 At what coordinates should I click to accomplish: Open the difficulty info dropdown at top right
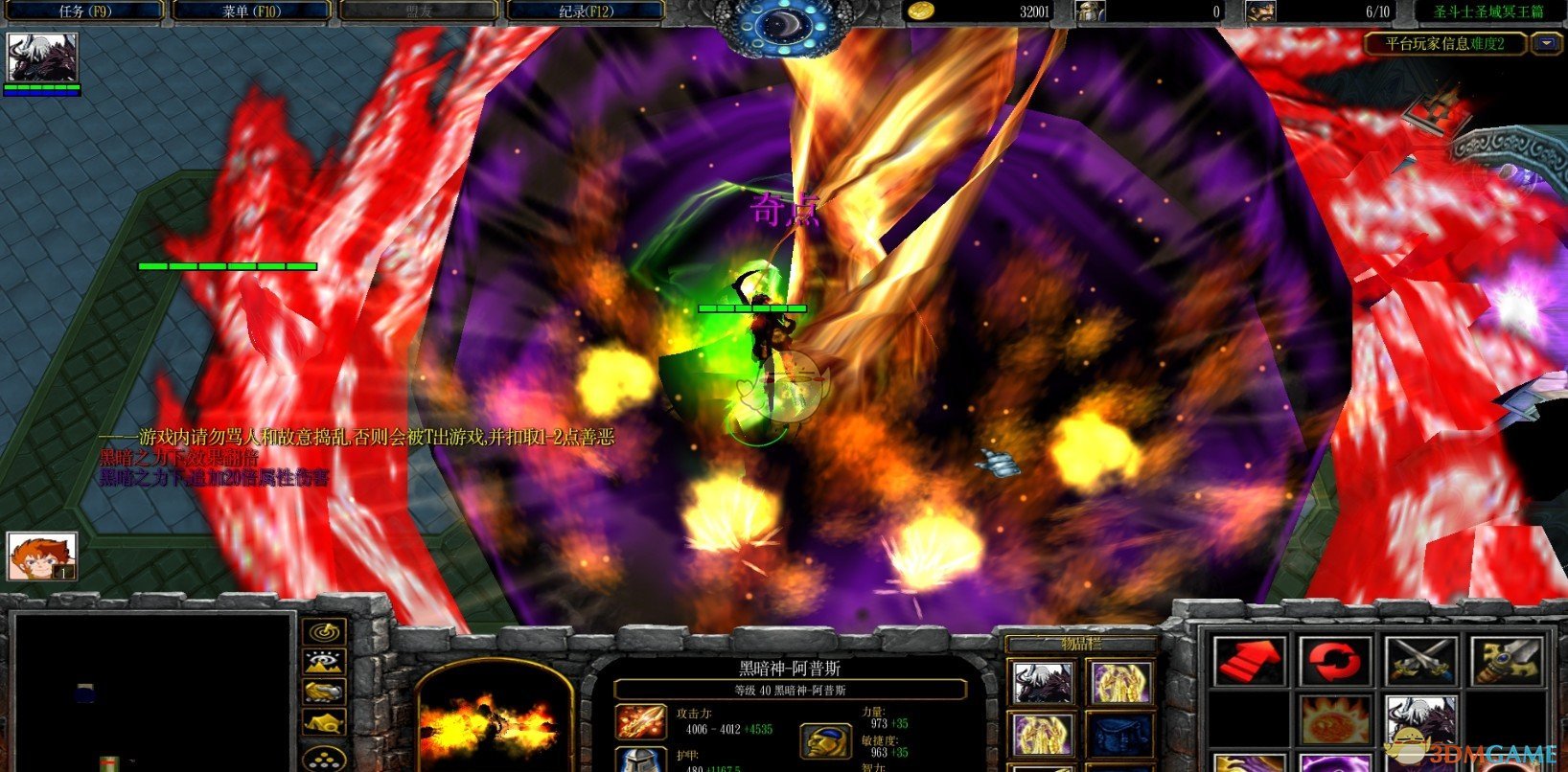click(1546, 43)
